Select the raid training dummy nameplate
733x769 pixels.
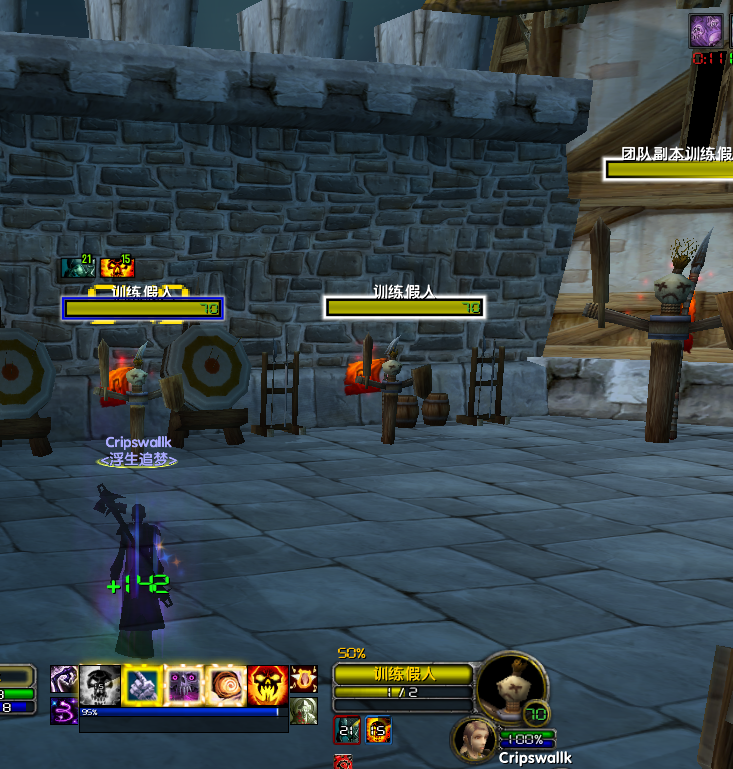pos(668,168)
